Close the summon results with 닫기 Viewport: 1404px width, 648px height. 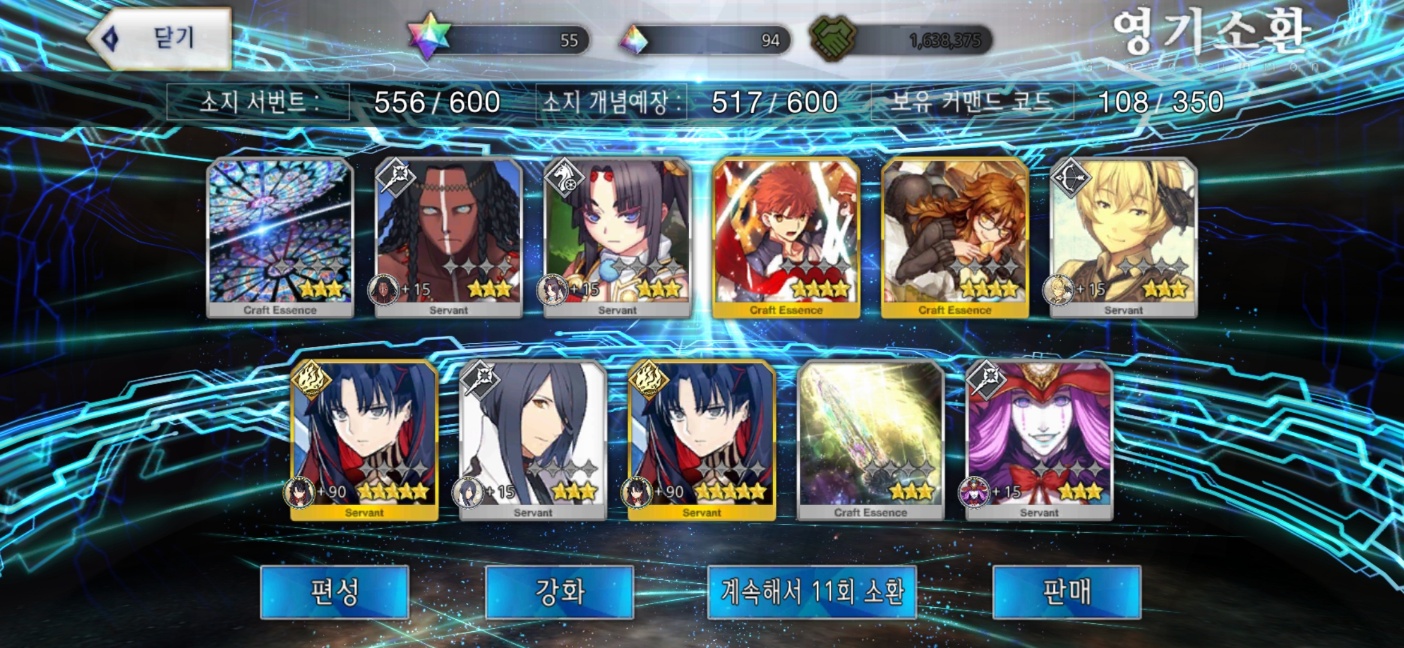point(160,39)
